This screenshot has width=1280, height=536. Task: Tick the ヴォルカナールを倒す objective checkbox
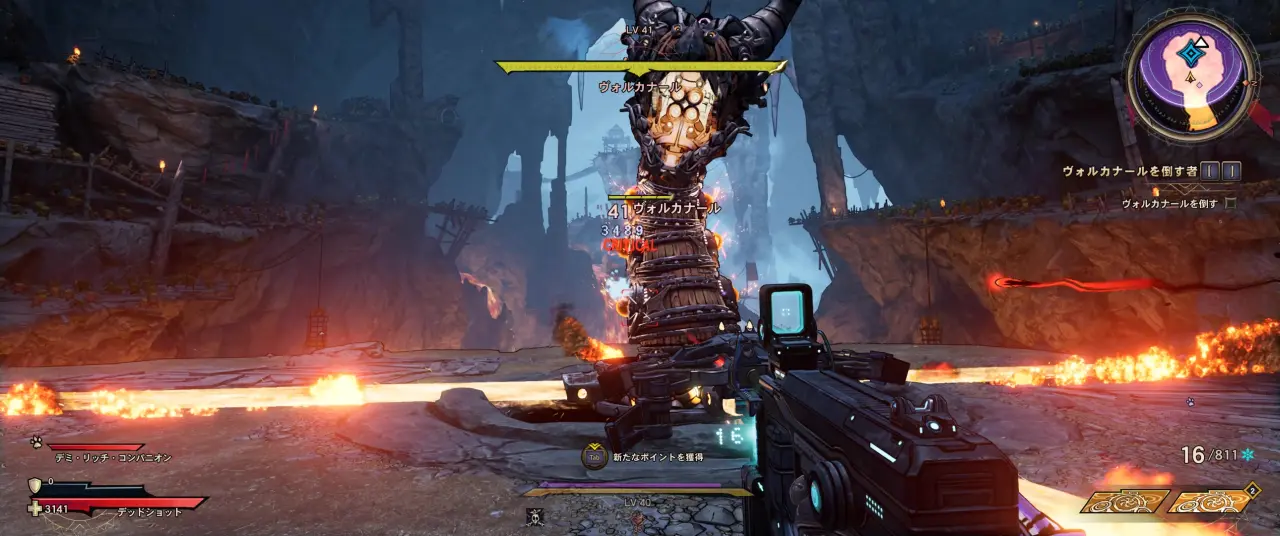[x=1231, y=203]
